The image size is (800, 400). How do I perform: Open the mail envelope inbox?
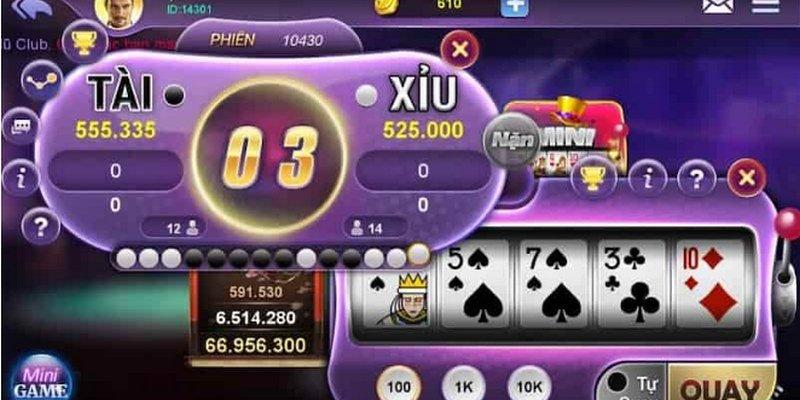pos(717,6)
